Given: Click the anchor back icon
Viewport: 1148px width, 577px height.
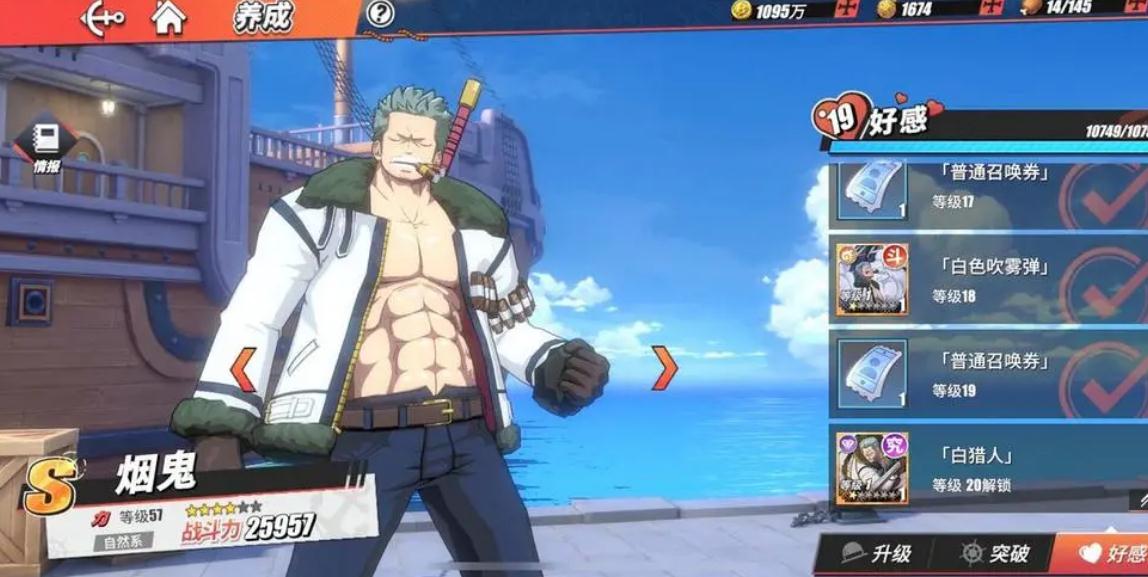Looking at the screenshot, I should [x=101, y=18].
